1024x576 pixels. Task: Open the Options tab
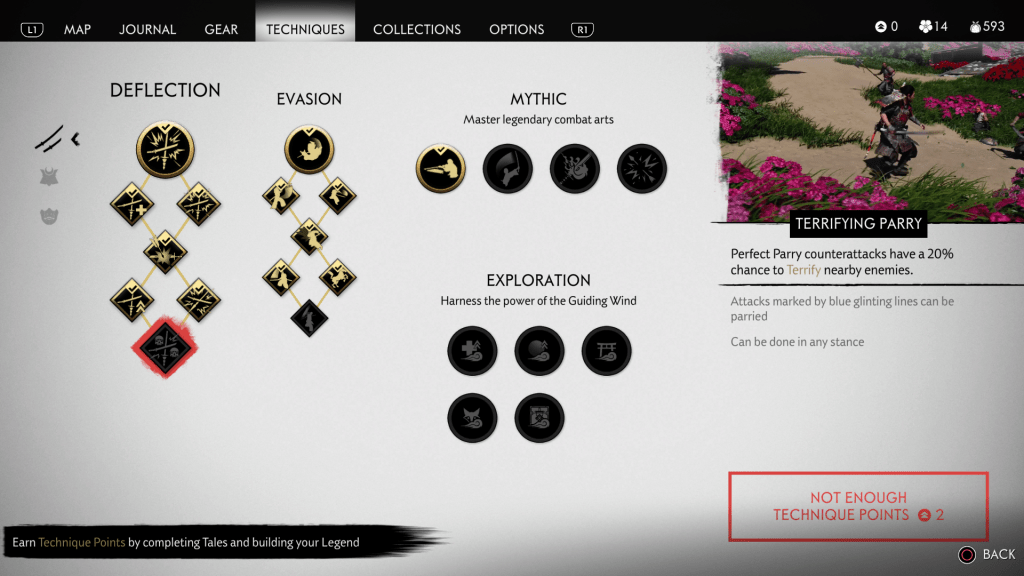pyautogui.click(x=516, y=29)
